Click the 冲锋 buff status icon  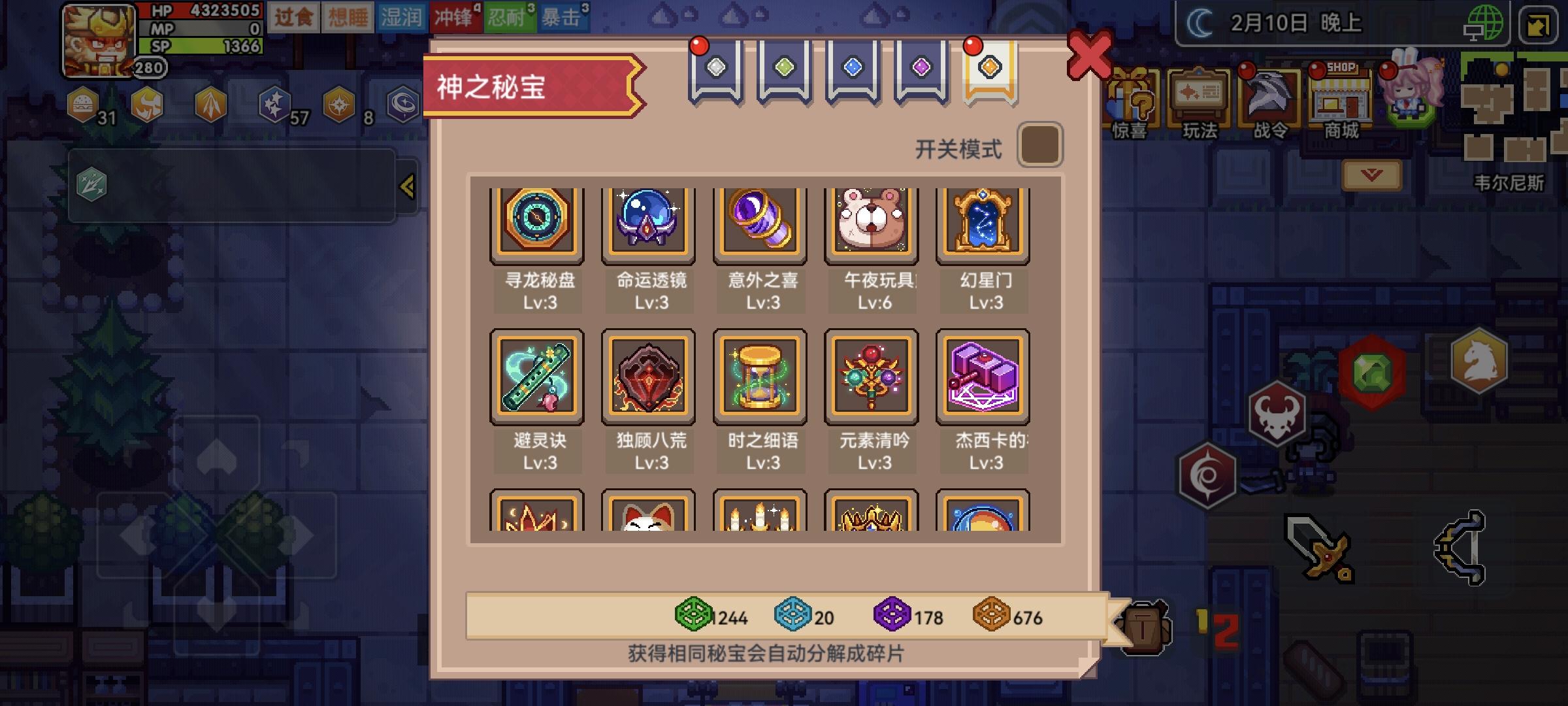coord(457,16)
